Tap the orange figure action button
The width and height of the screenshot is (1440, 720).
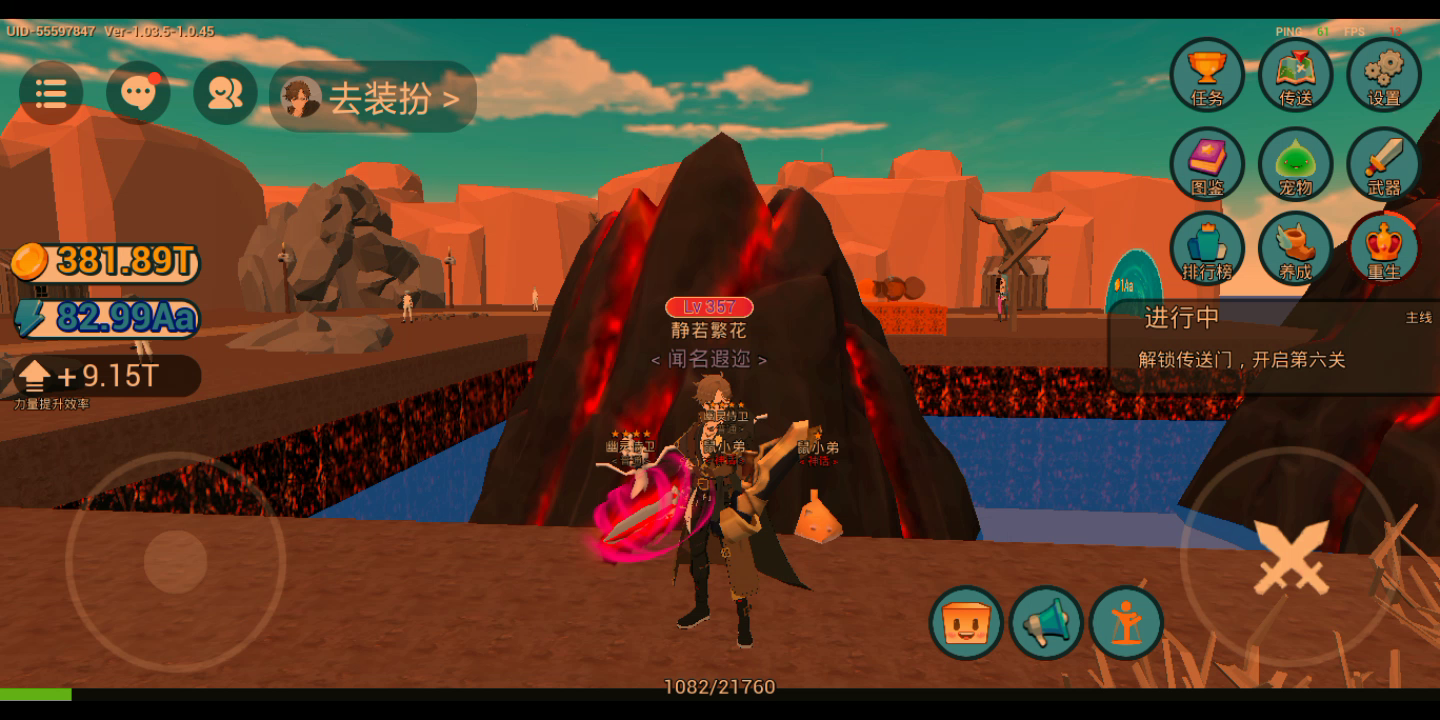(1127, 623)
